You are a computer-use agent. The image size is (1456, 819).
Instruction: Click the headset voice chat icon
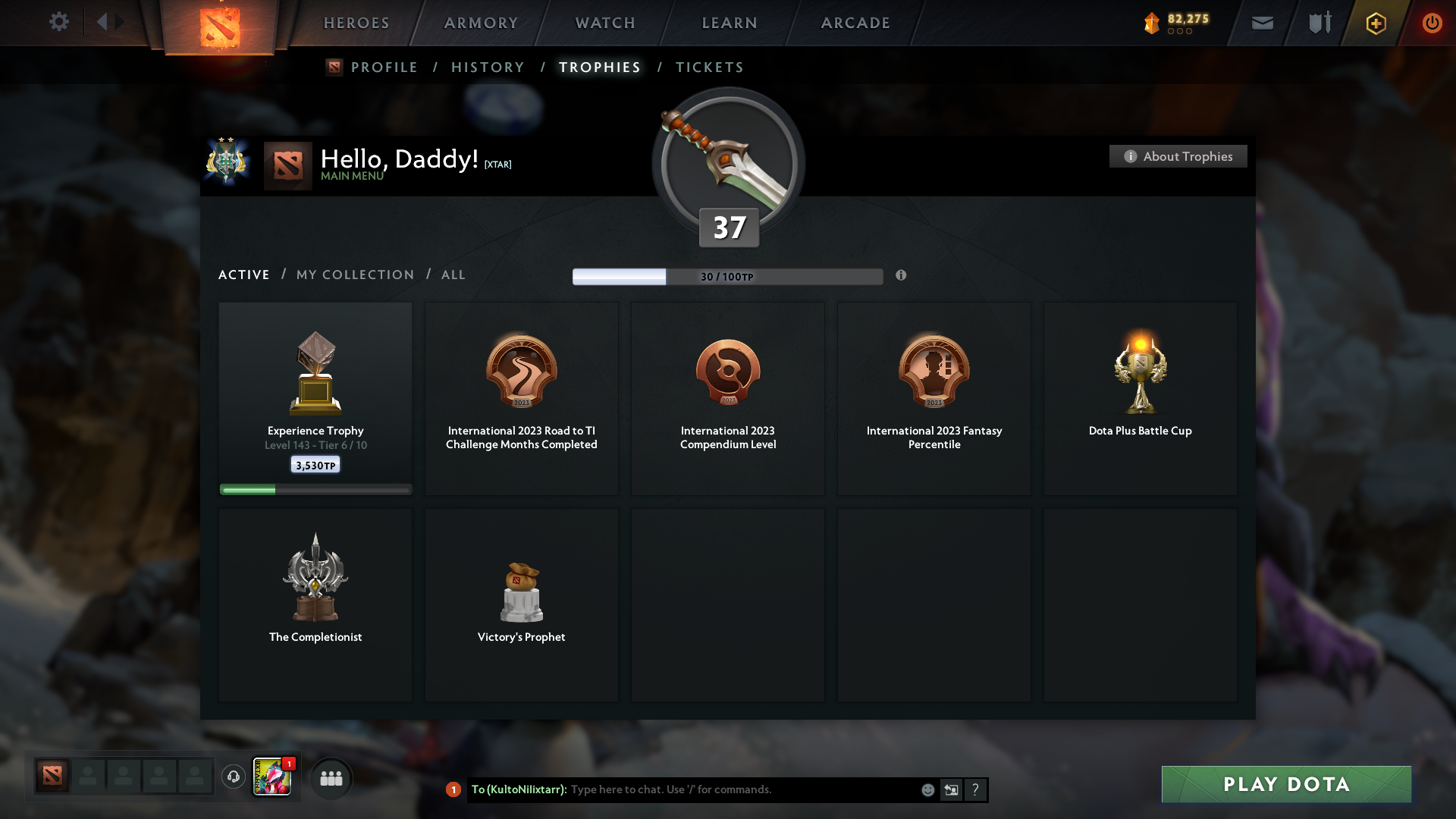point(233,777)
